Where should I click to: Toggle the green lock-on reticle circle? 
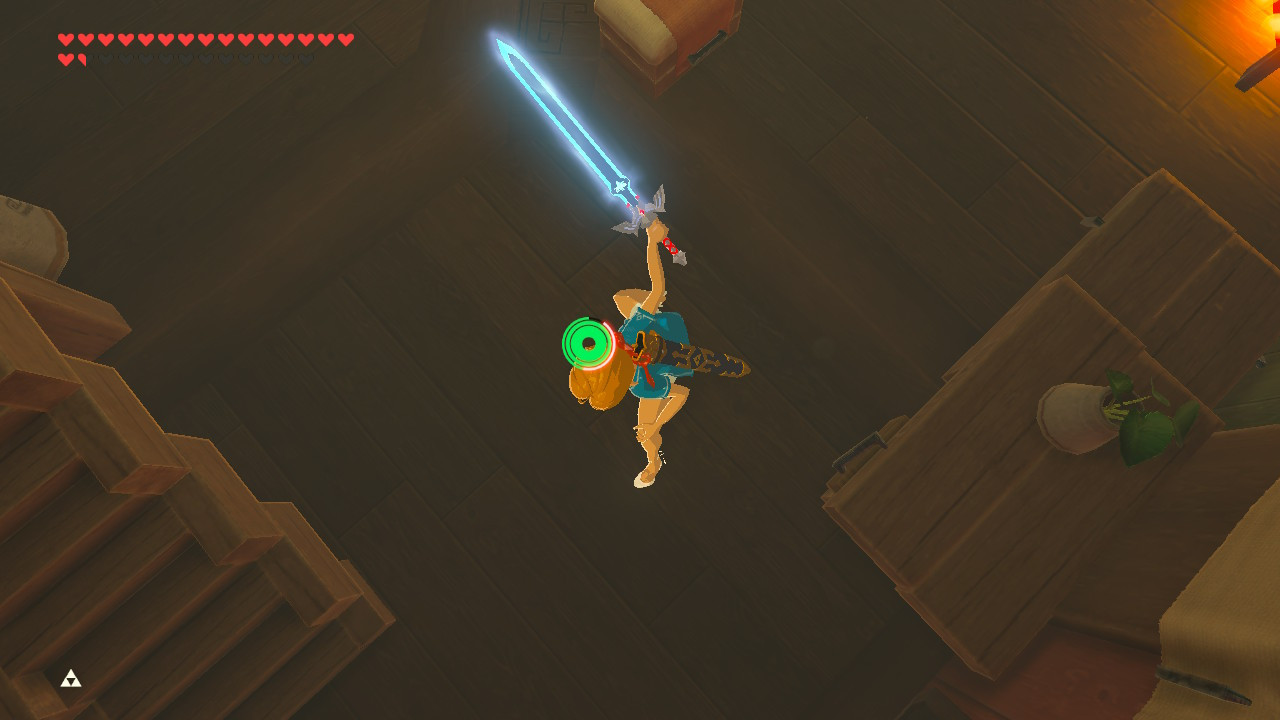(588, 342)
